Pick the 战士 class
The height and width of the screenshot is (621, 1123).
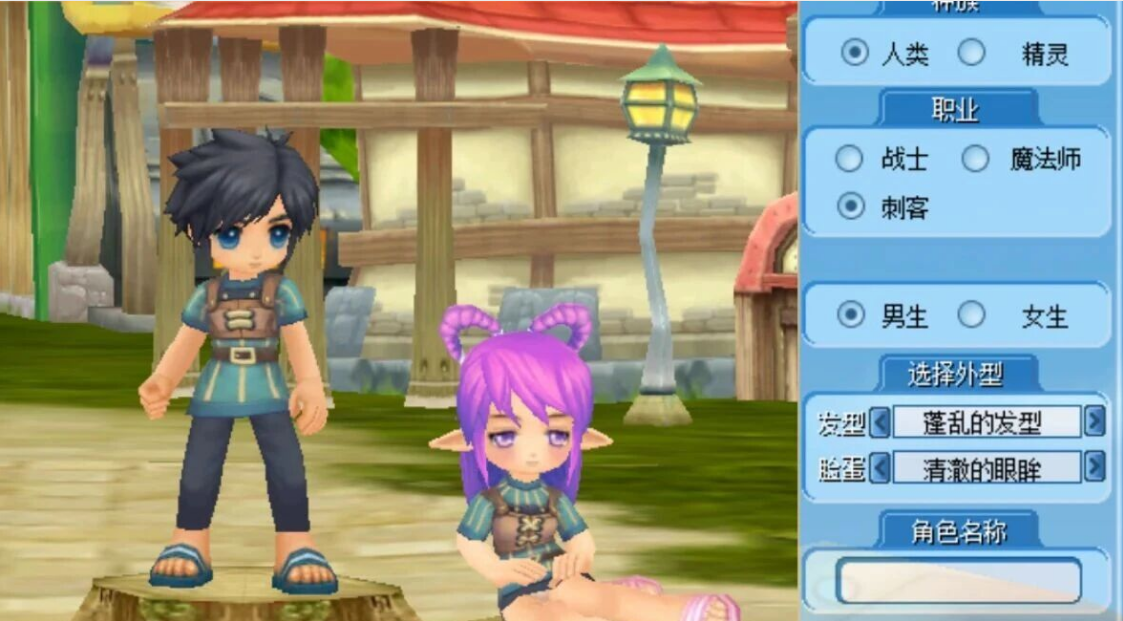pyautogui.click(x=849, y=159)
